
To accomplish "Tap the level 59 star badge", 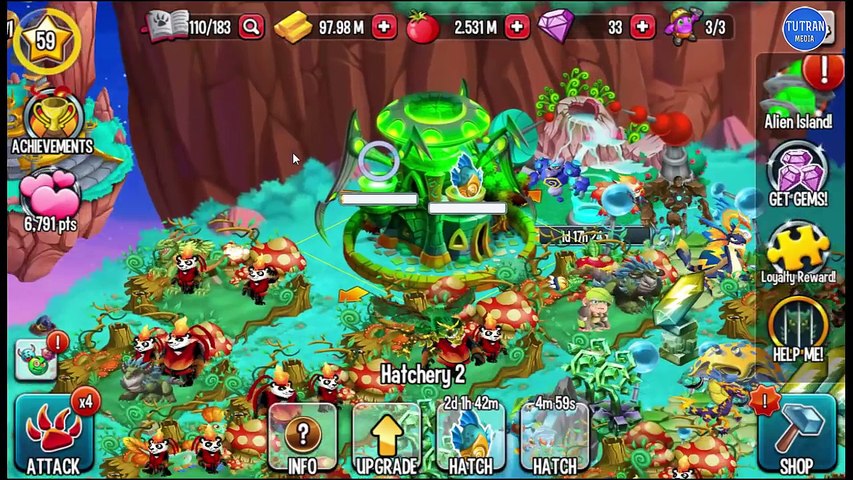I will click(x=45, y=42).
